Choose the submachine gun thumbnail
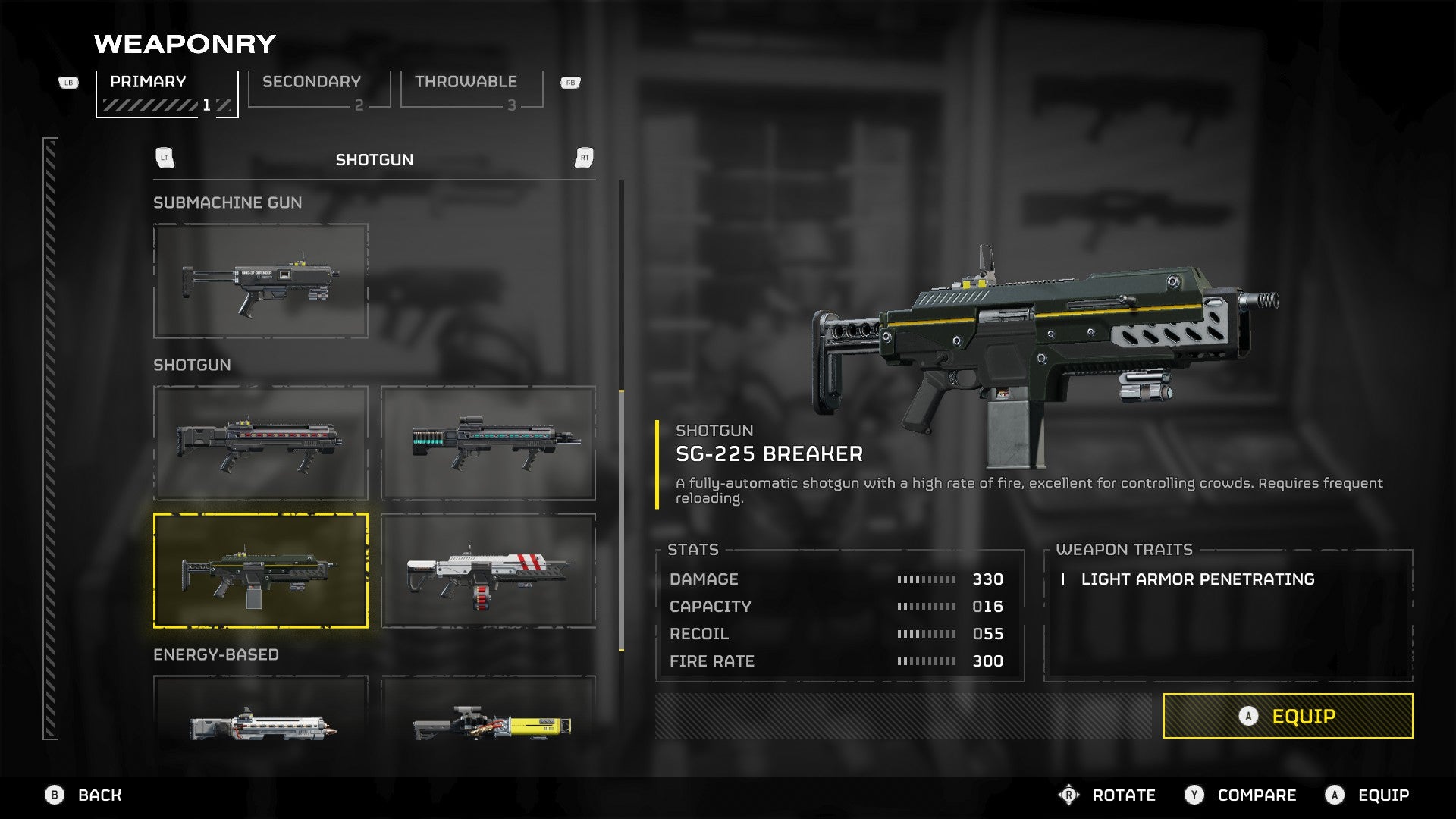Image resolution: width=1456 pixels, height=819 pixels. [260, 281]
